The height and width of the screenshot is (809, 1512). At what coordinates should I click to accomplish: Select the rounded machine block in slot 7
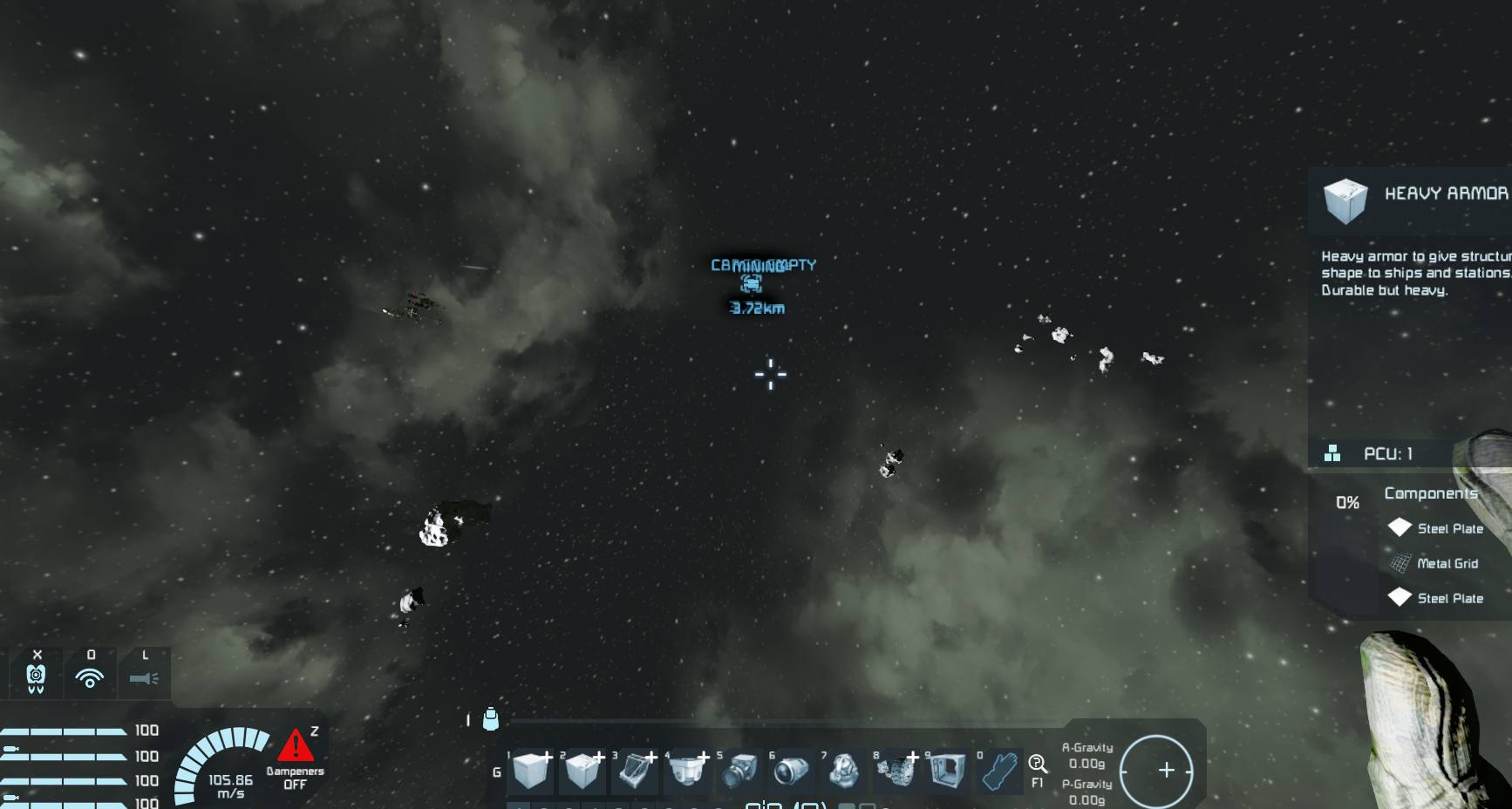(x=844, y=771)
